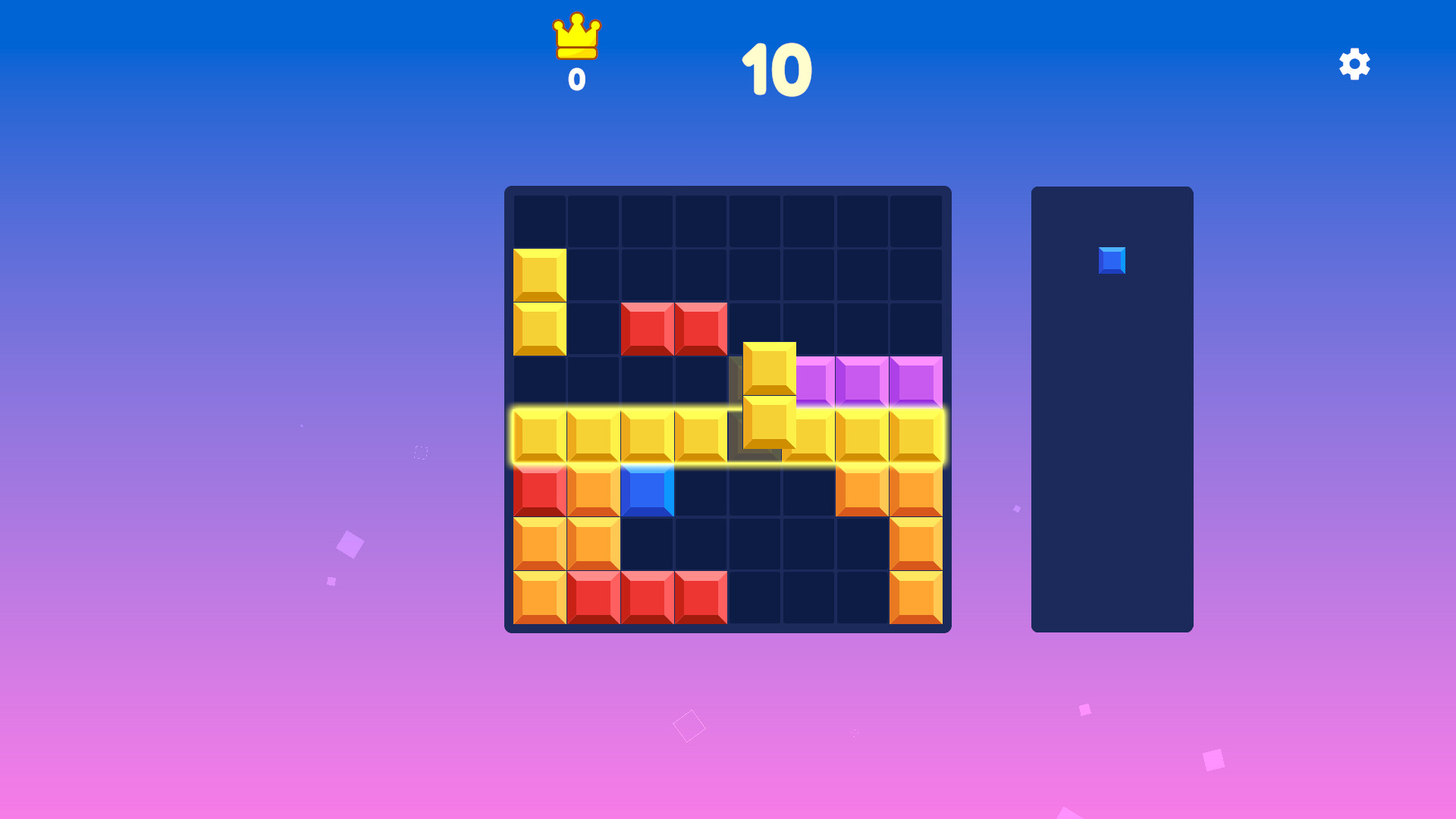
Task: Click the rightmost purple block
Action: click(916, 383)
